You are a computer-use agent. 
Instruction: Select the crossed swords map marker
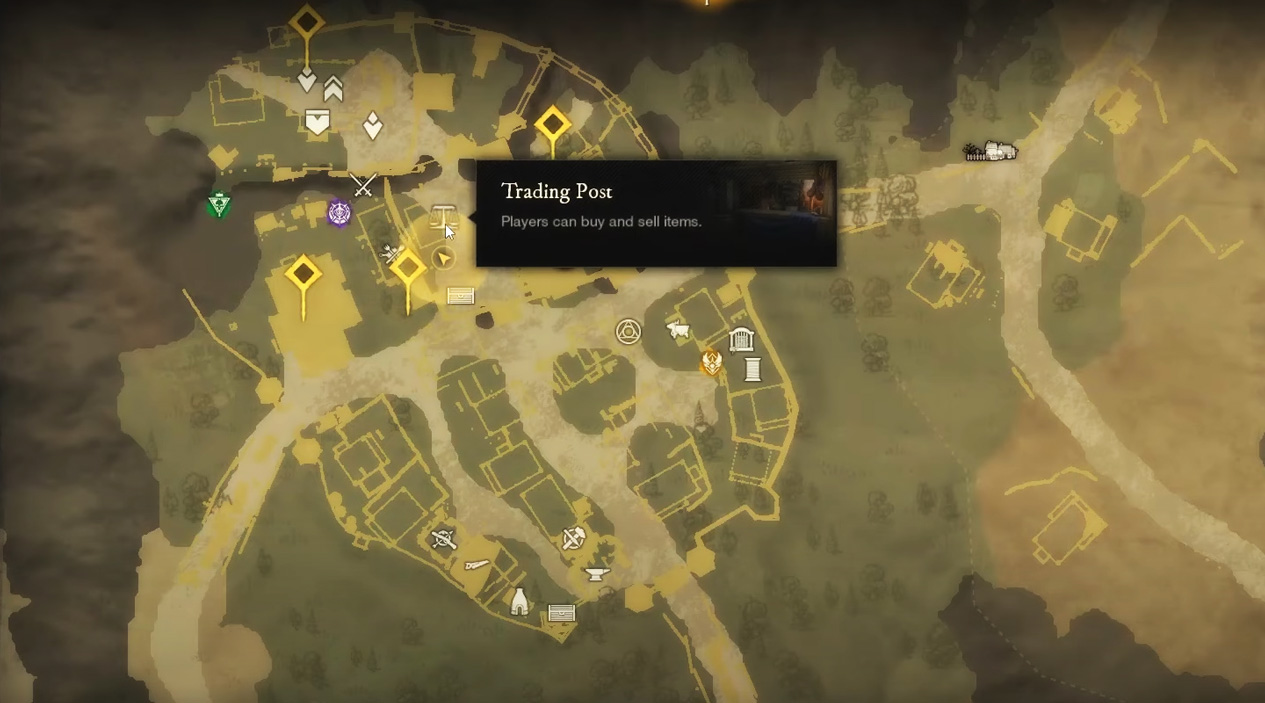(x=363, y=185)
